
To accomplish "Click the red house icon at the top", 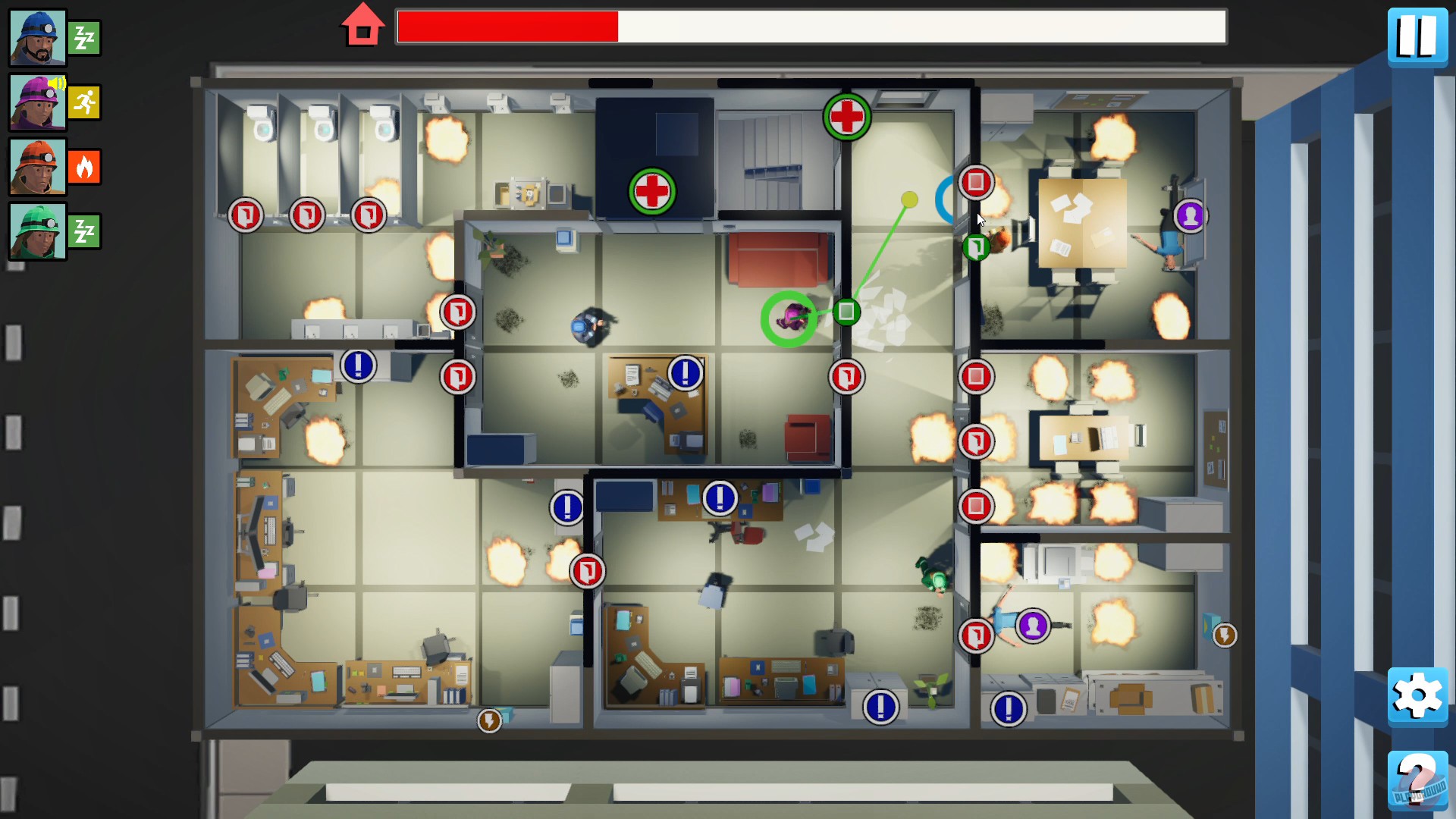I will tap(362, 25).
